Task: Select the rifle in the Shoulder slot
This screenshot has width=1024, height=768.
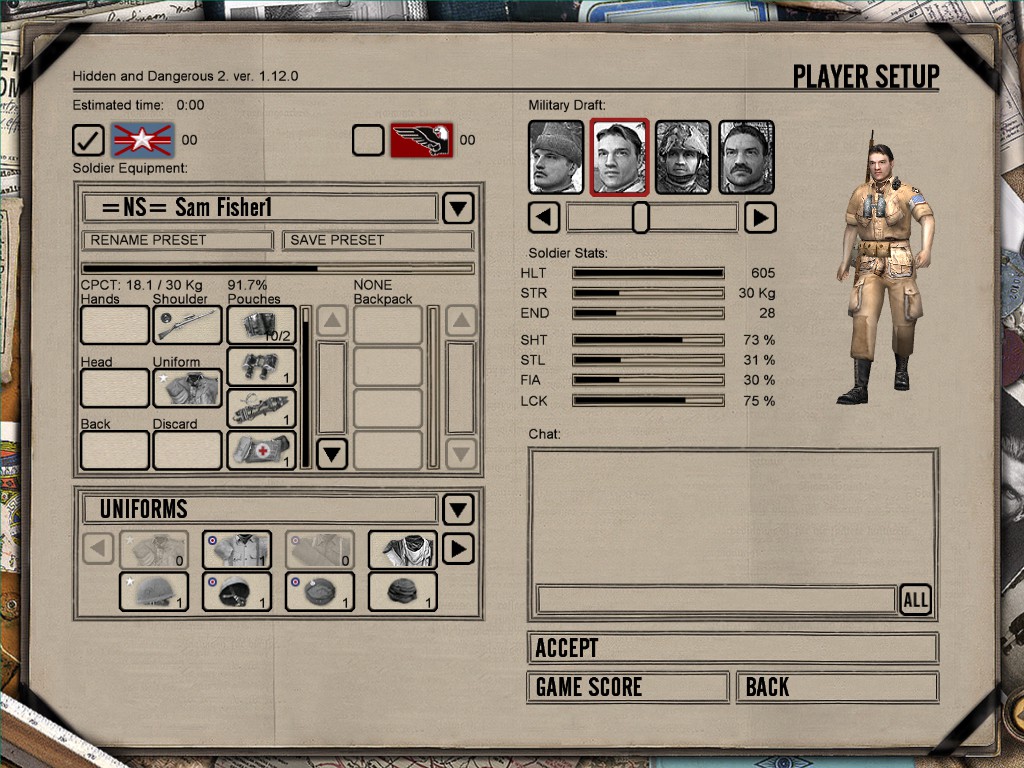Action: coord(187,325)
